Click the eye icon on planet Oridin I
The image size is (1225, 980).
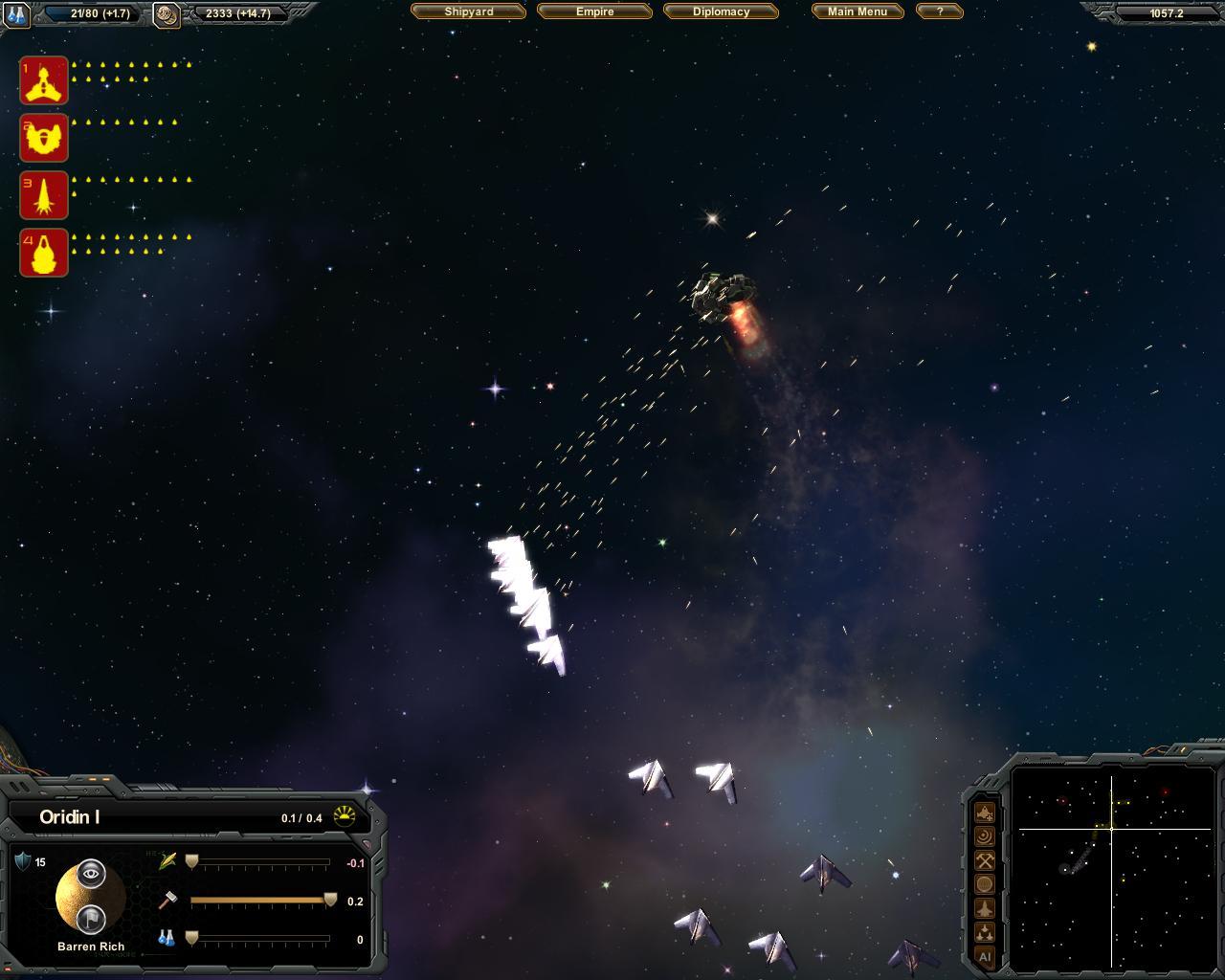tap(91, 872)
